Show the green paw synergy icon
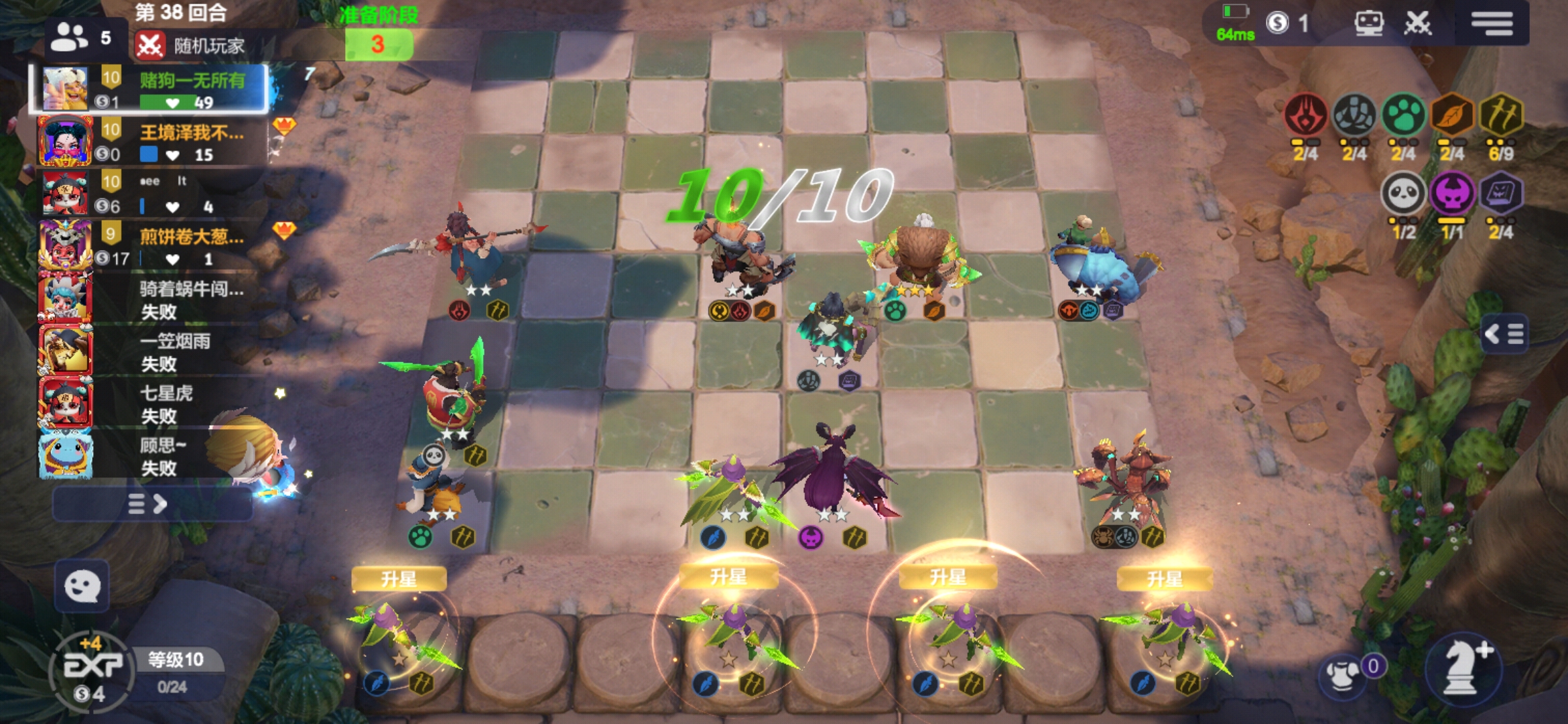1568x724 pixels. pos(1403,115)
